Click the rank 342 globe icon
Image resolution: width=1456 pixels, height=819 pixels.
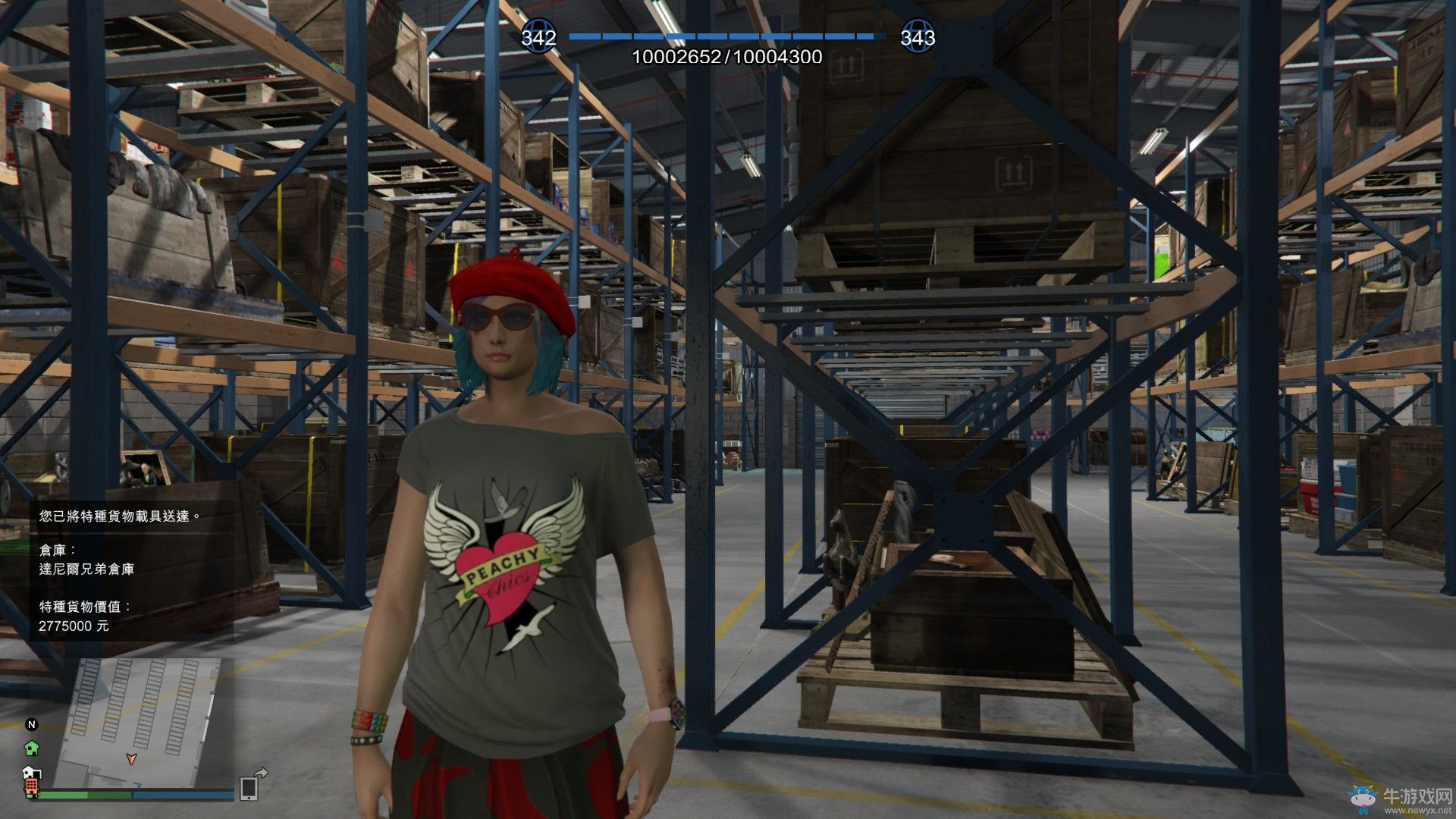pyautogui.click(x=538, y=36)
